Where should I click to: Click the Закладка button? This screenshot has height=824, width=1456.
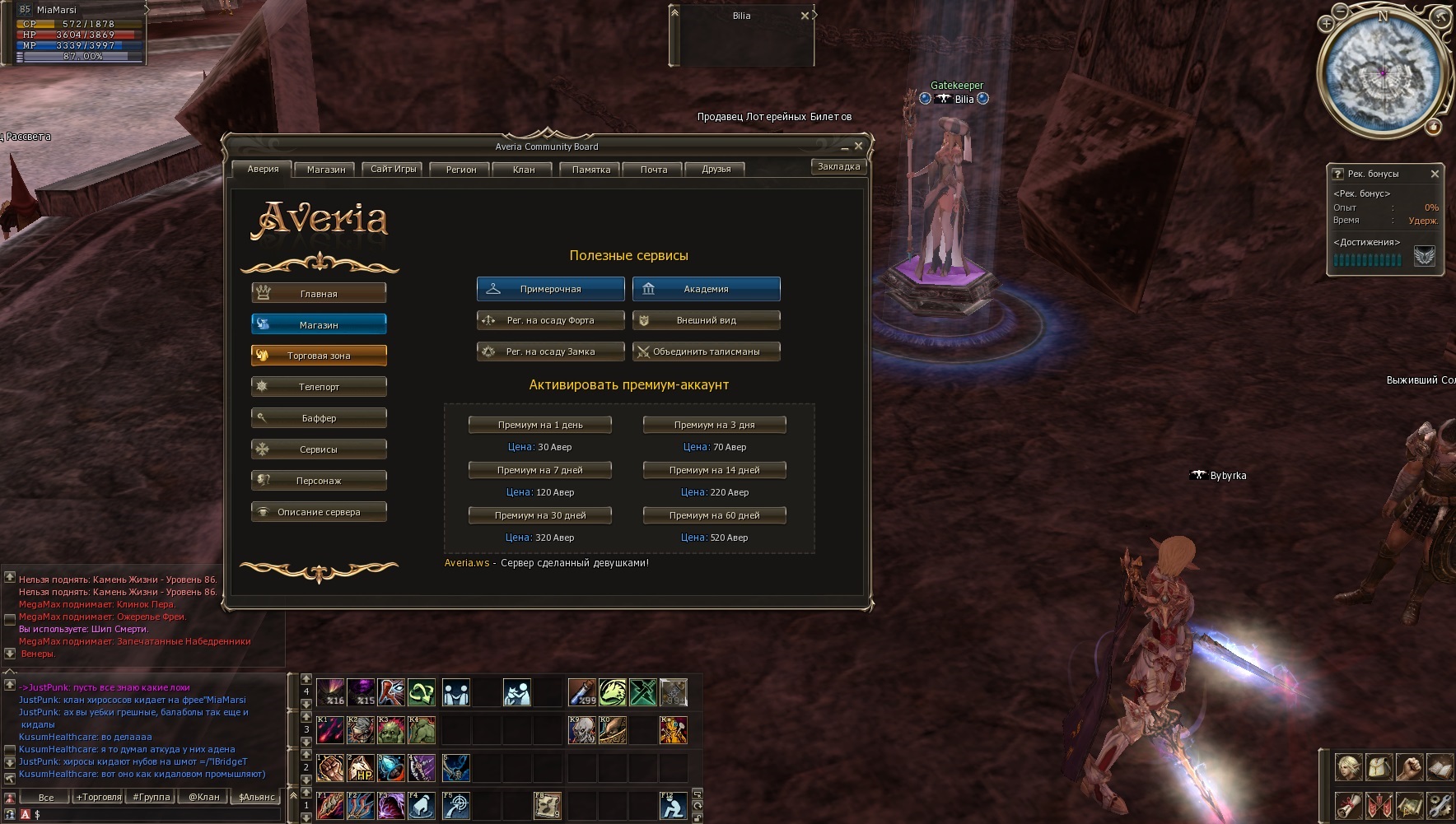click(838, 166)
